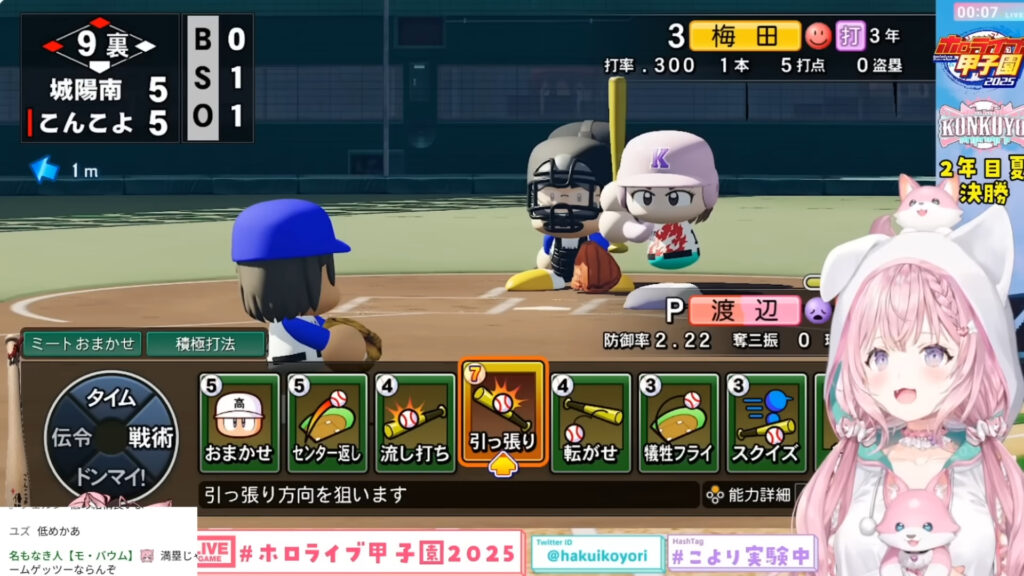Select the highlighted 引っ張り card
Viewport: 1024px width, 576px height.
click(503, 413)
